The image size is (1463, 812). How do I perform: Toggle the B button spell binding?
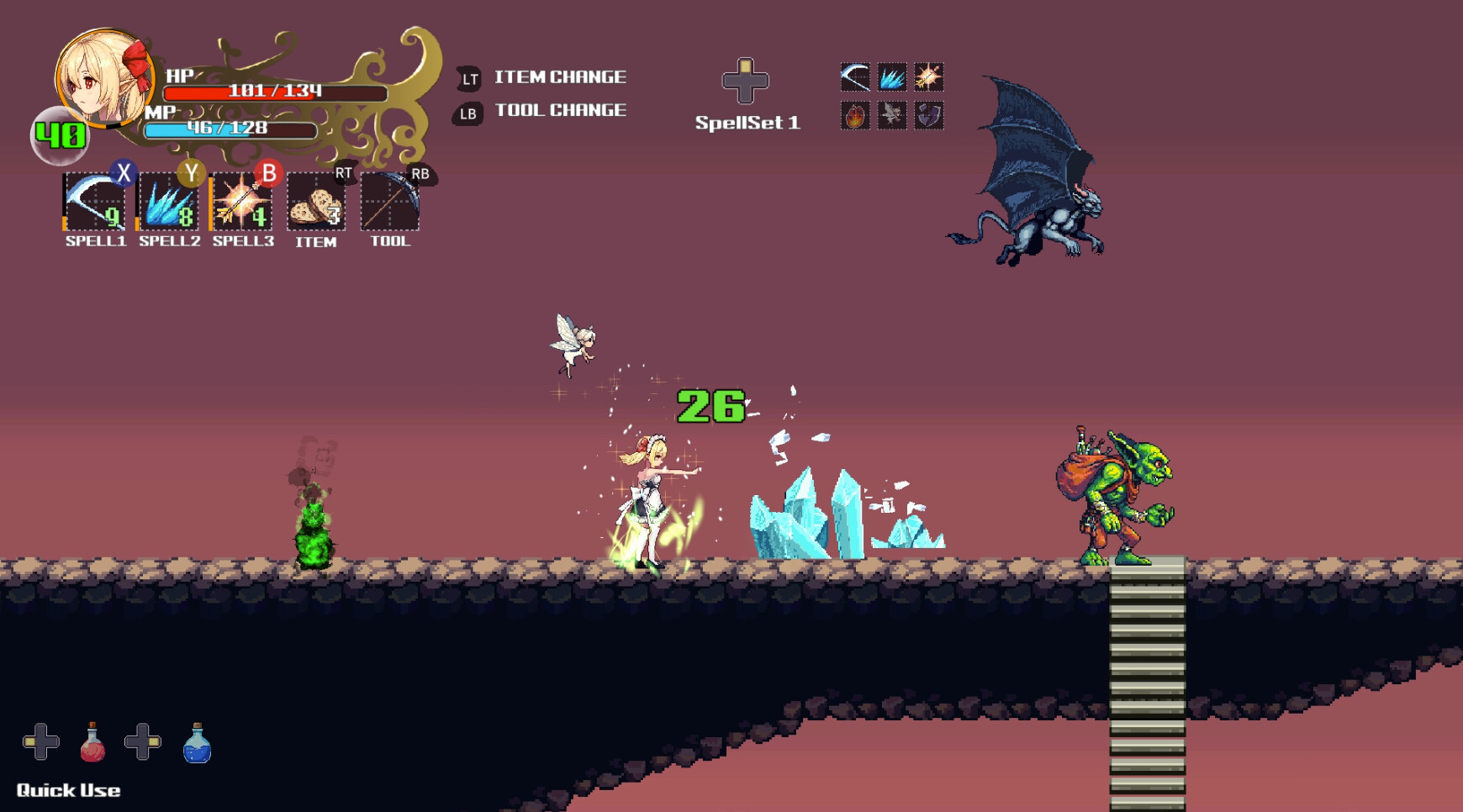[x=267, y=173]
